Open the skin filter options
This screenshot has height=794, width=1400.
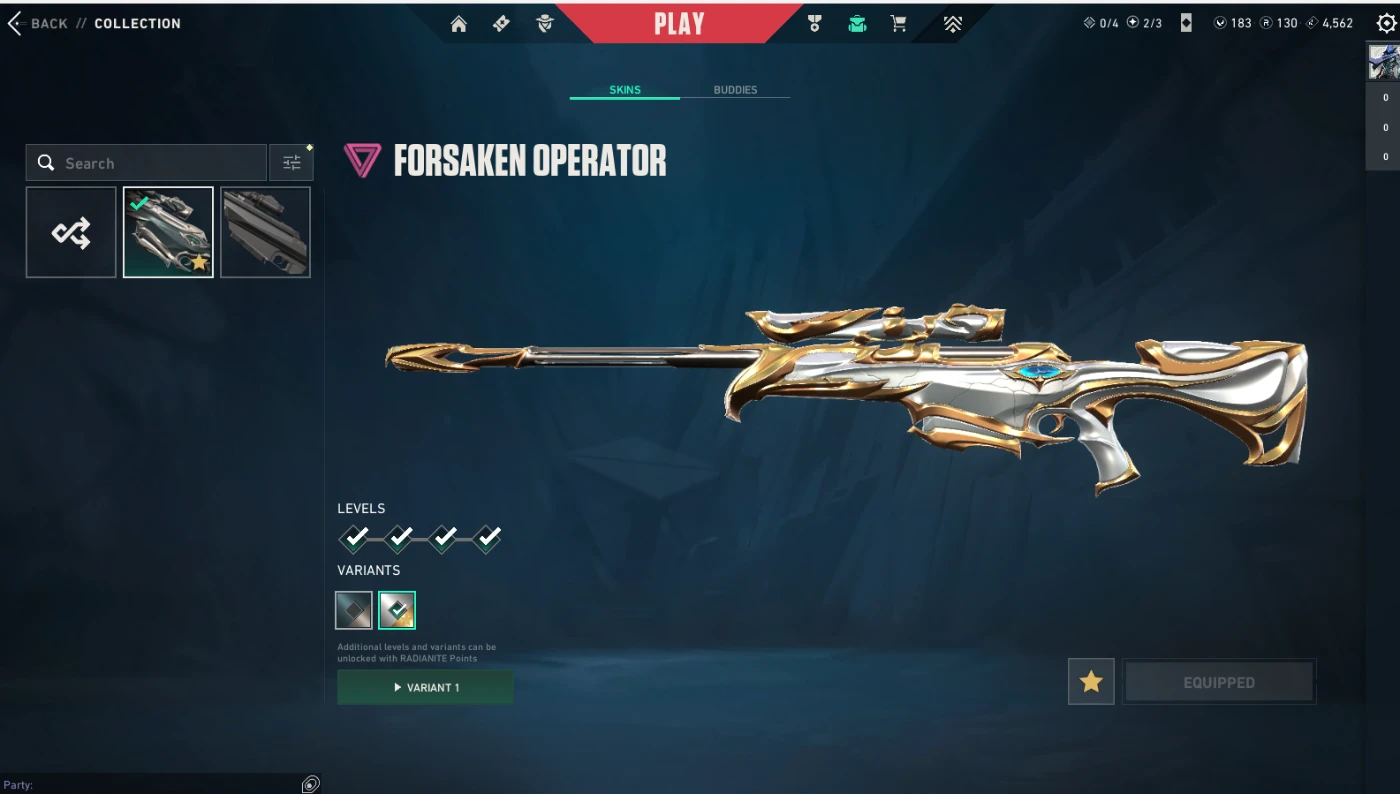click(x=291, y=163)
